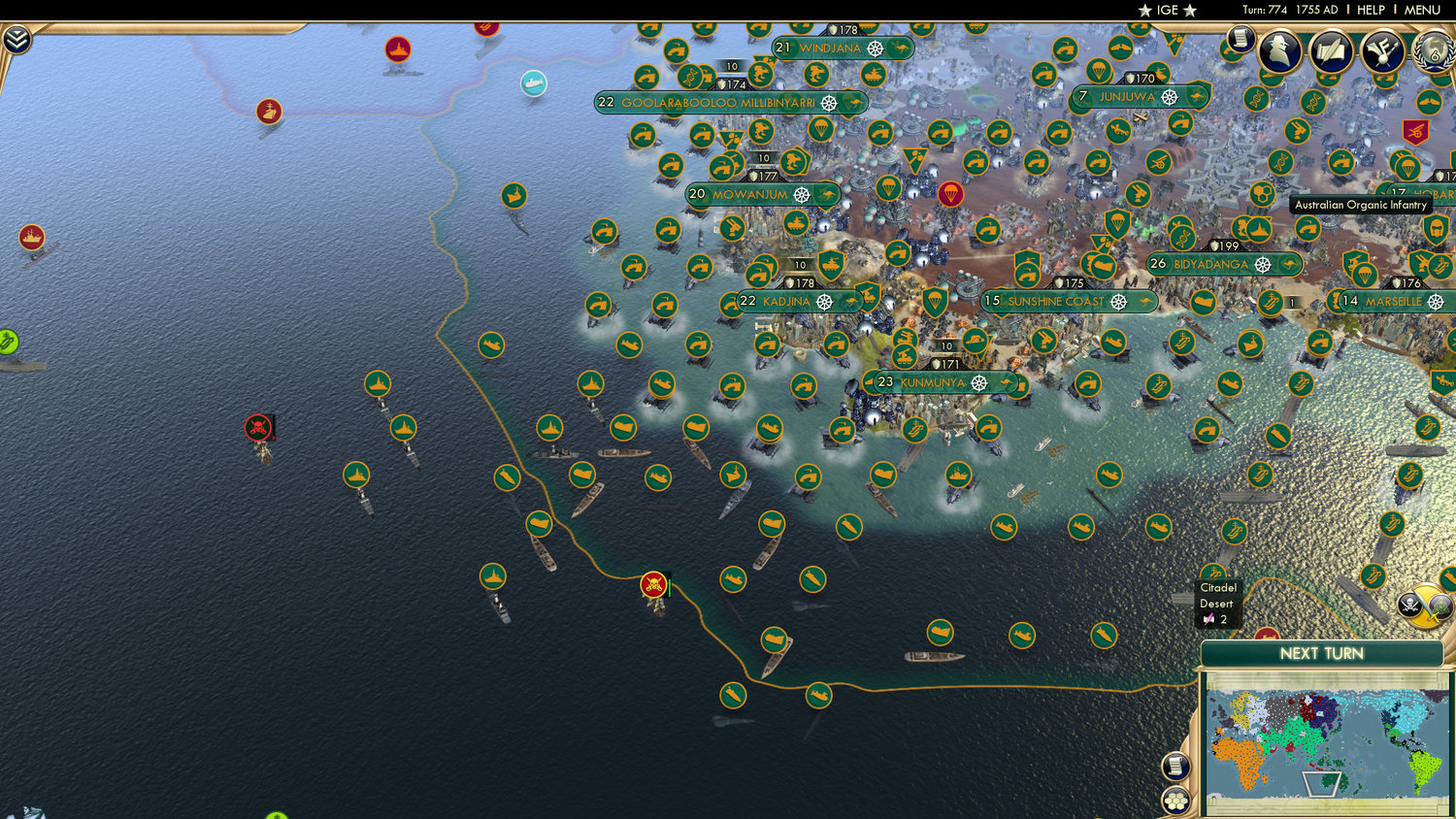Open Windjana's production gear menu

(877, 47)
